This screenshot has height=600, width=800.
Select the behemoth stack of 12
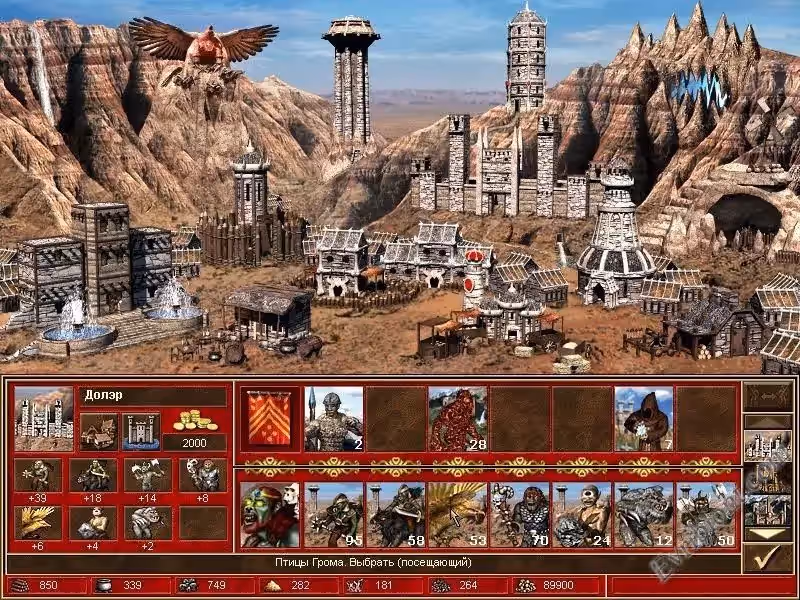(x=643, y=514)
